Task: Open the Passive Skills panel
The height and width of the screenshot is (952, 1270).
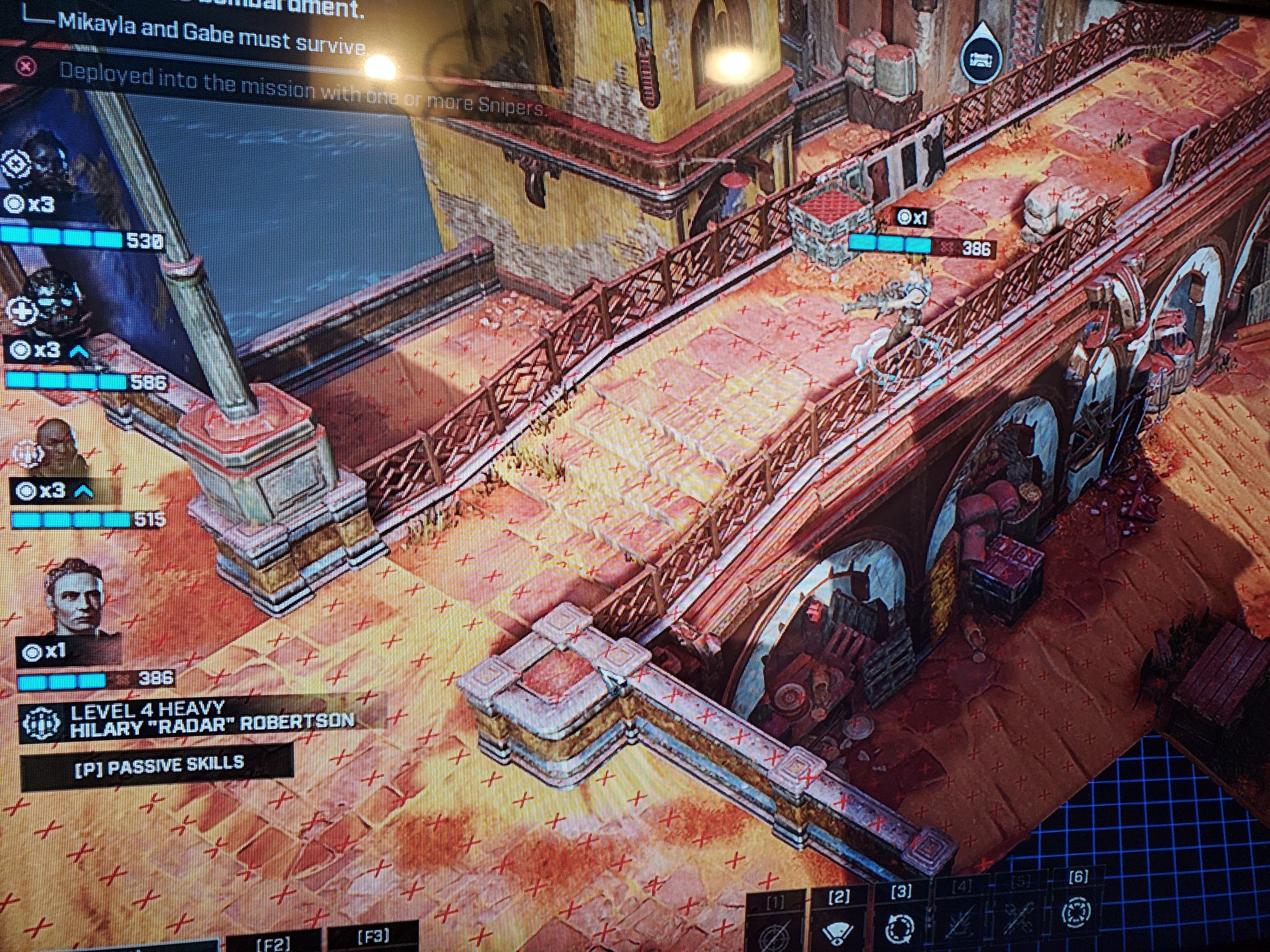Action: [x=157, y=765]
